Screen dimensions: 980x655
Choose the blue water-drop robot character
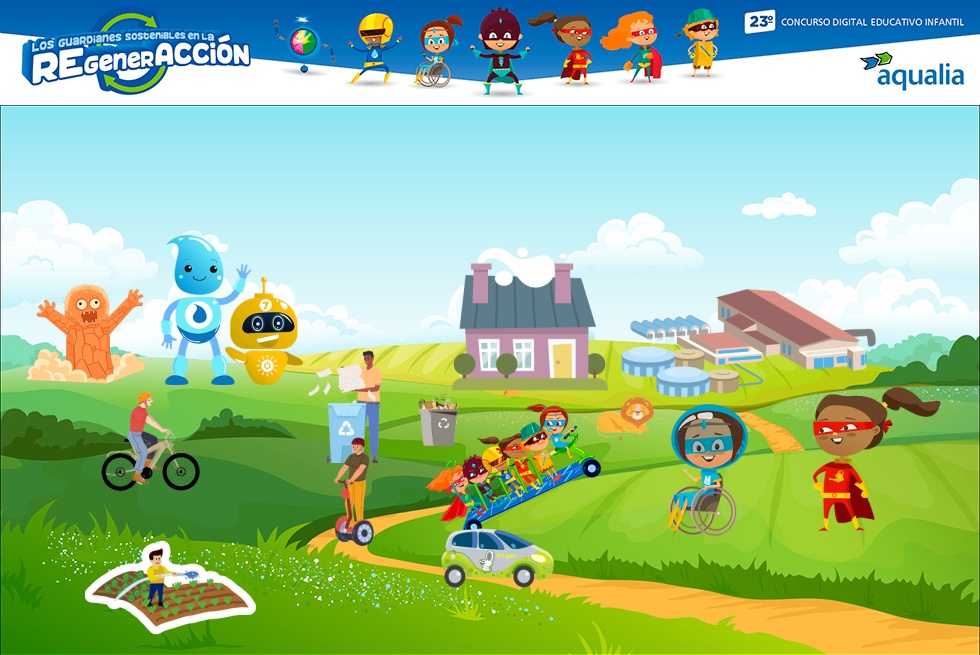tap(200, 307)
